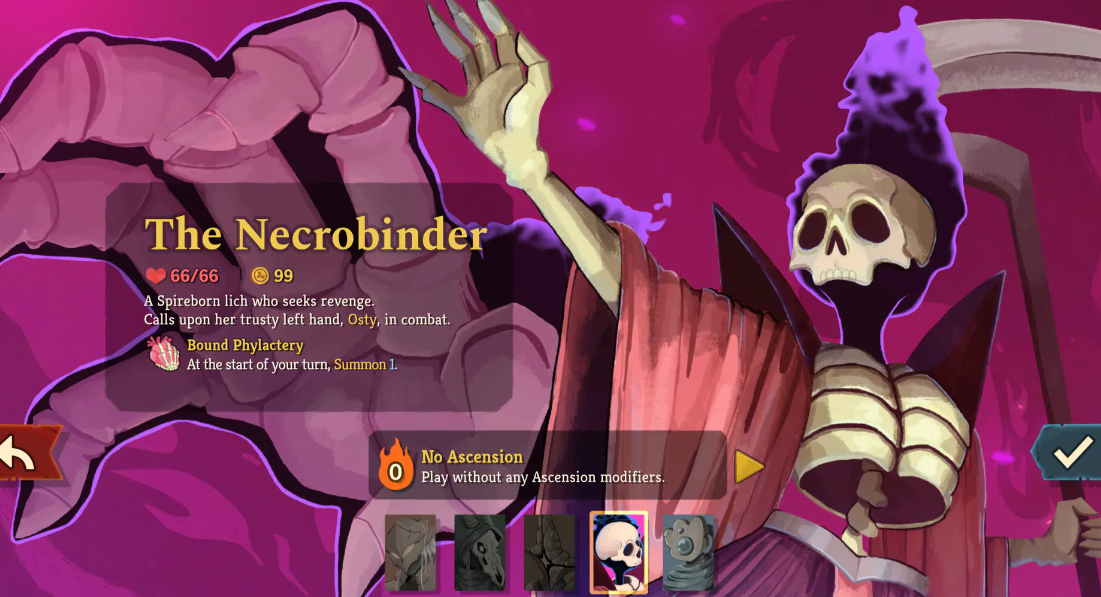Go back with the curved arrow button

[x=22, y=455]
